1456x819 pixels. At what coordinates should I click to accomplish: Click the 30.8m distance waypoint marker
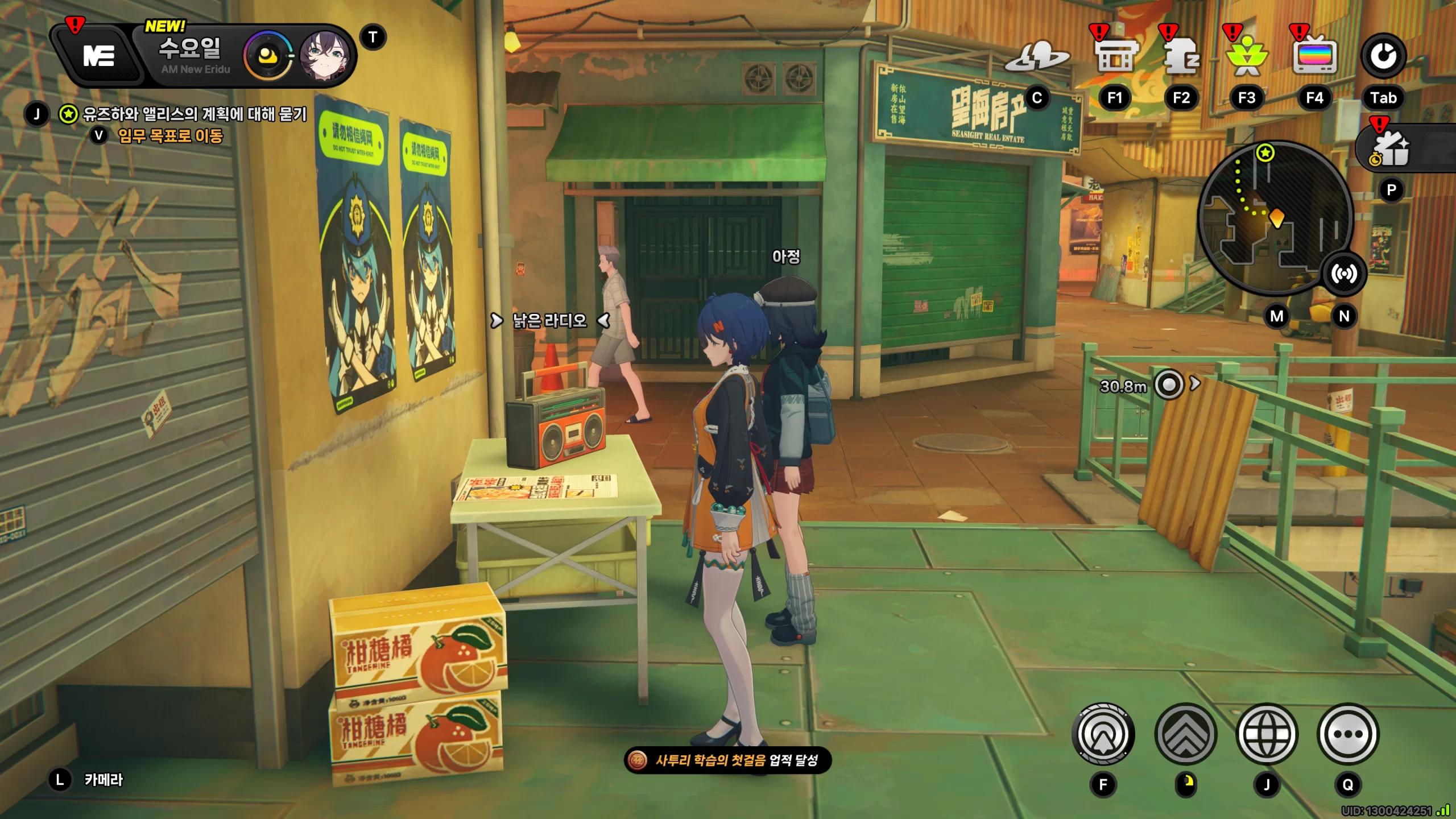(1169, 386)
